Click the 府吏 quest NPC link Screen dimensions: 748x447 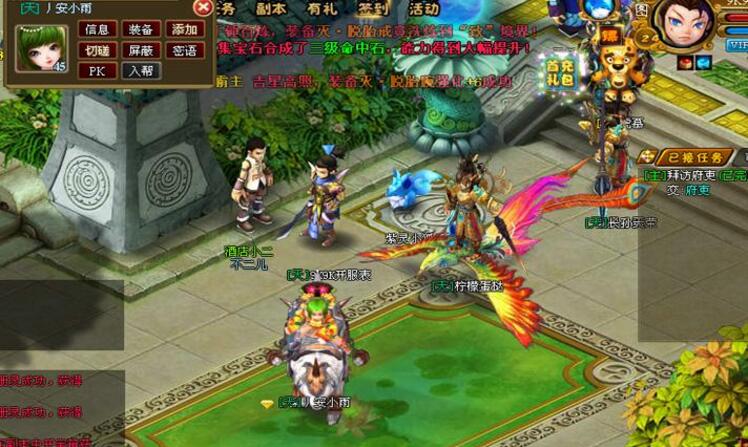coord(697,190)
